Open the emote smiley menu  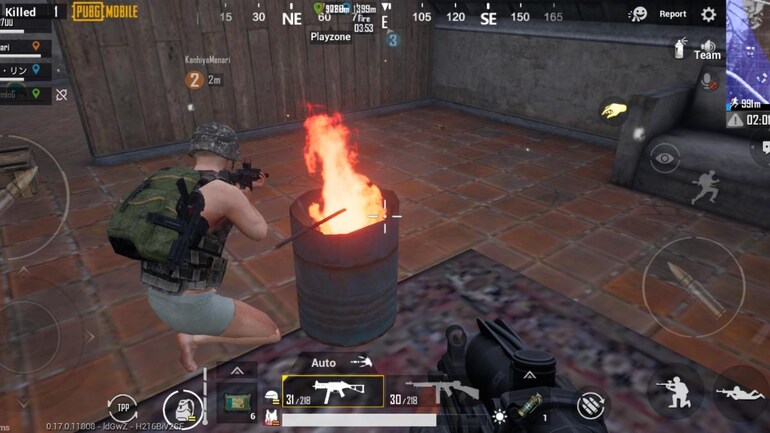point(637,14)
